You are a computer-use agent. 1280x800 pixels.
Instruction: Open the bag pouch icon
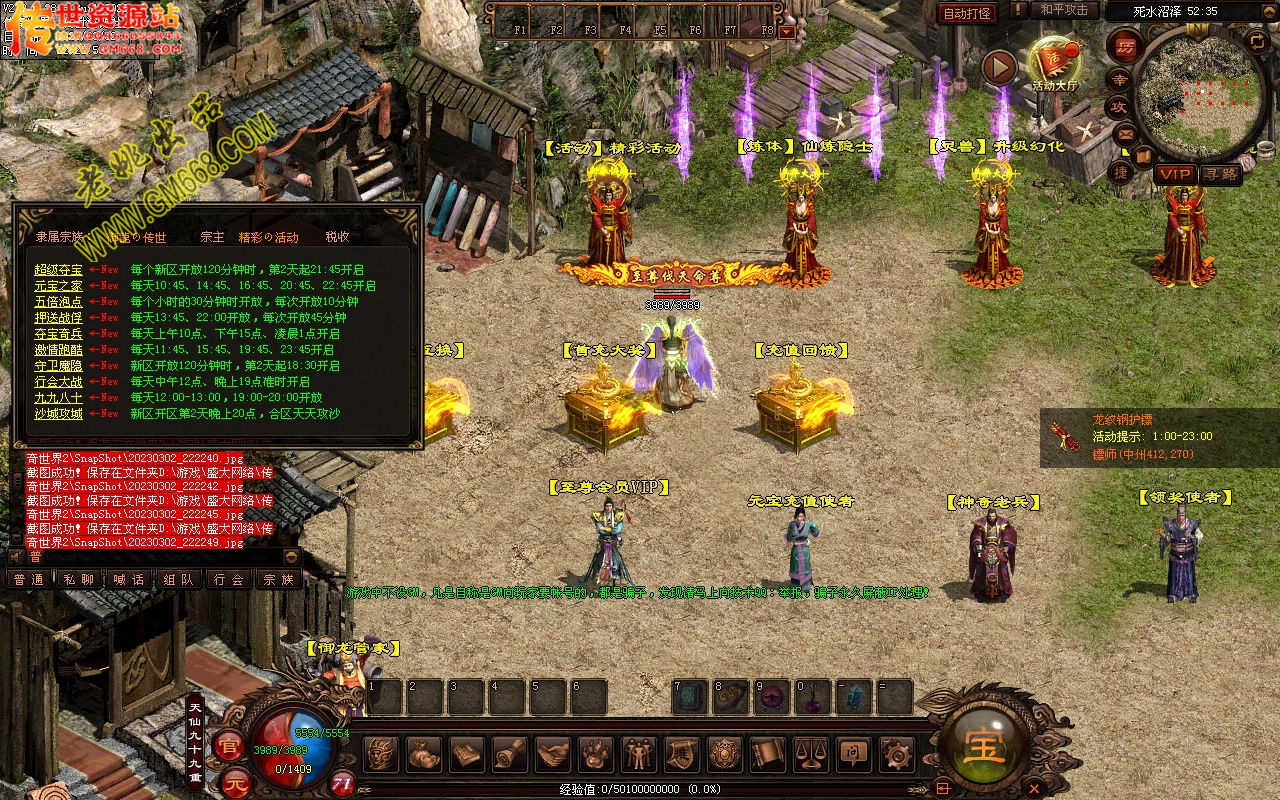pyautogui.click(x=423, y=754)
